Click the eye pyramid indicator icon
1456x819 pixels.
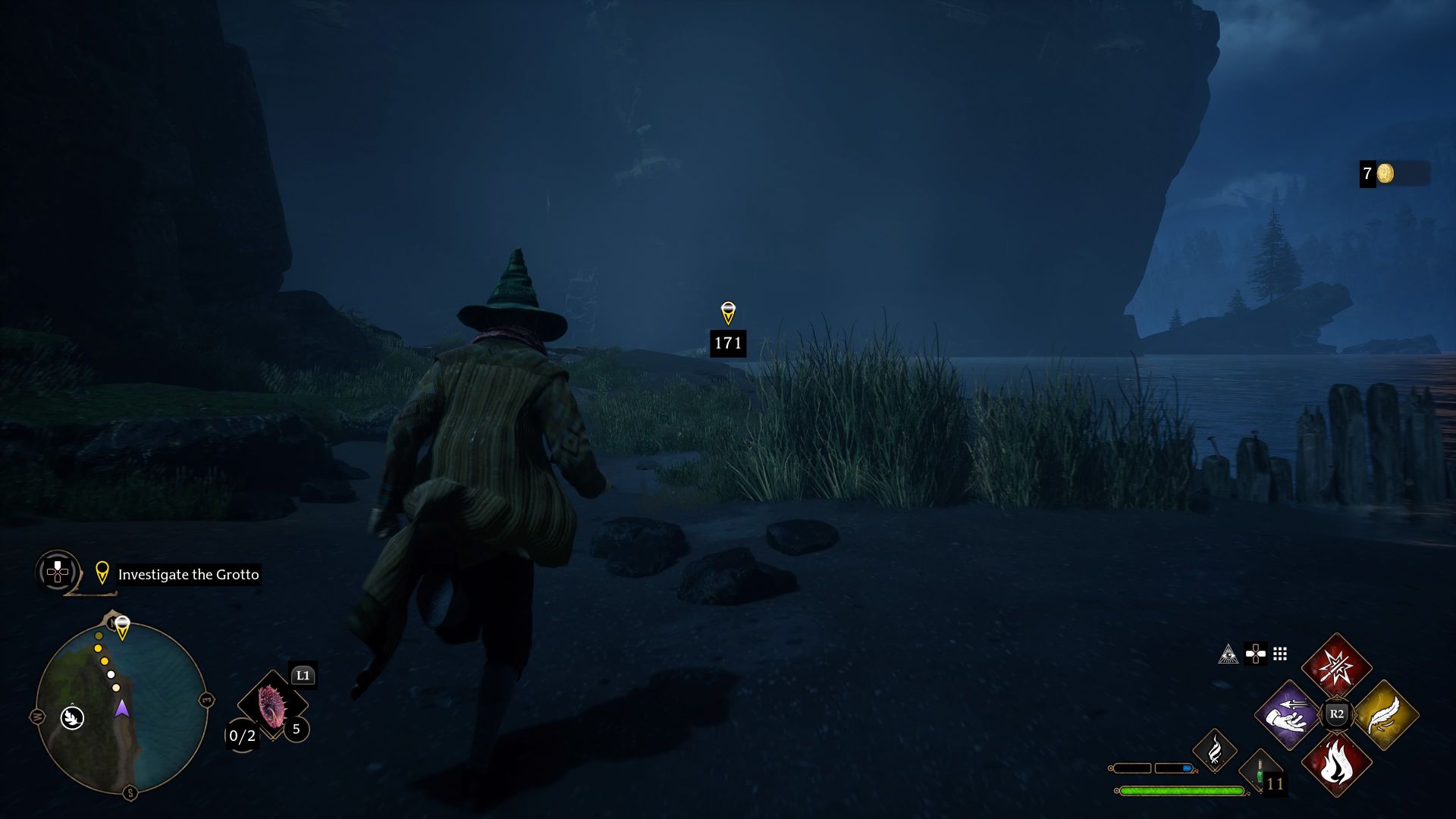click(1229, 655)
